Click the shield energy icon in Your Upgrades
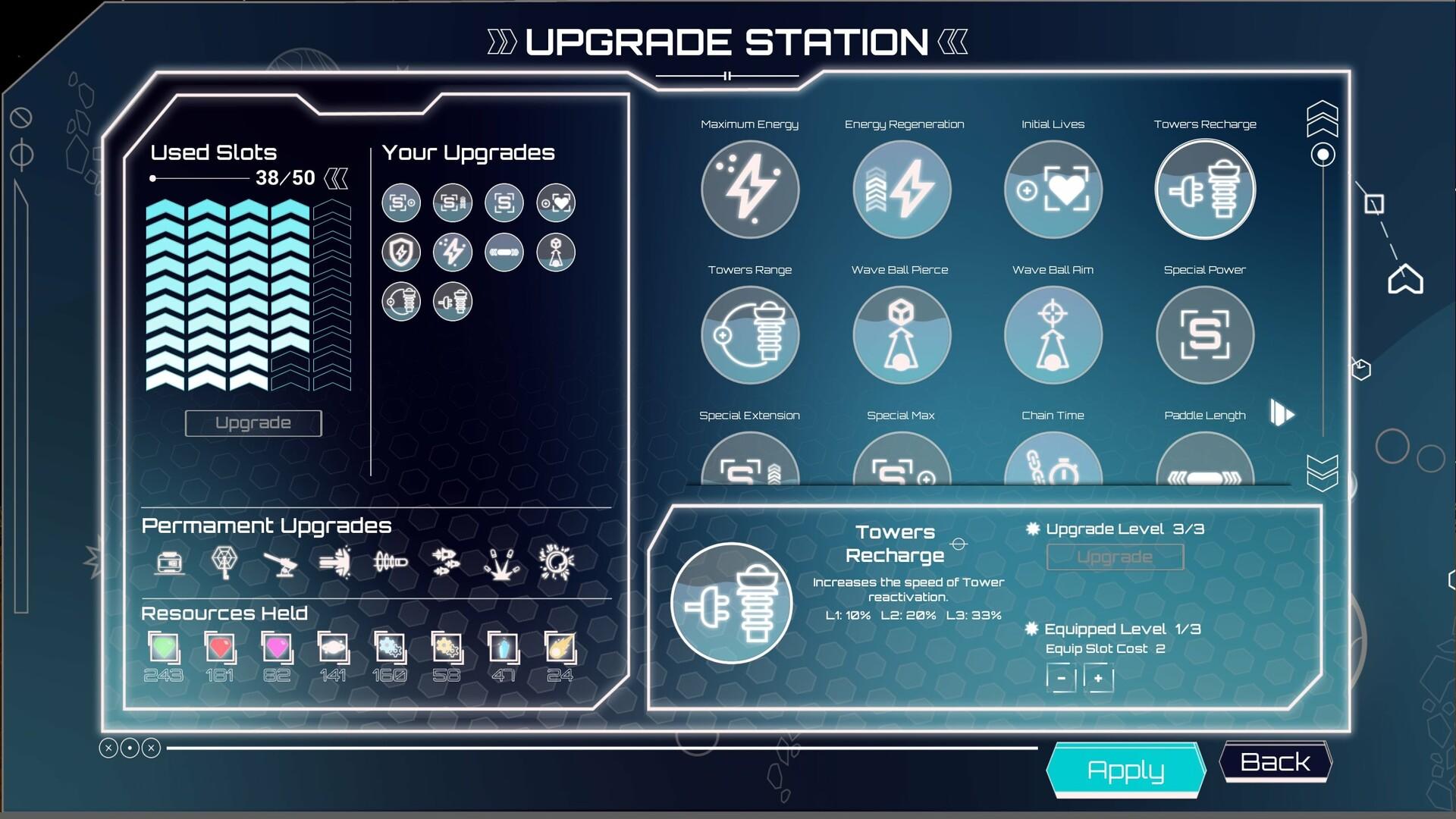This screenshot has height=819, width=1456. click(x=401, y=252)
